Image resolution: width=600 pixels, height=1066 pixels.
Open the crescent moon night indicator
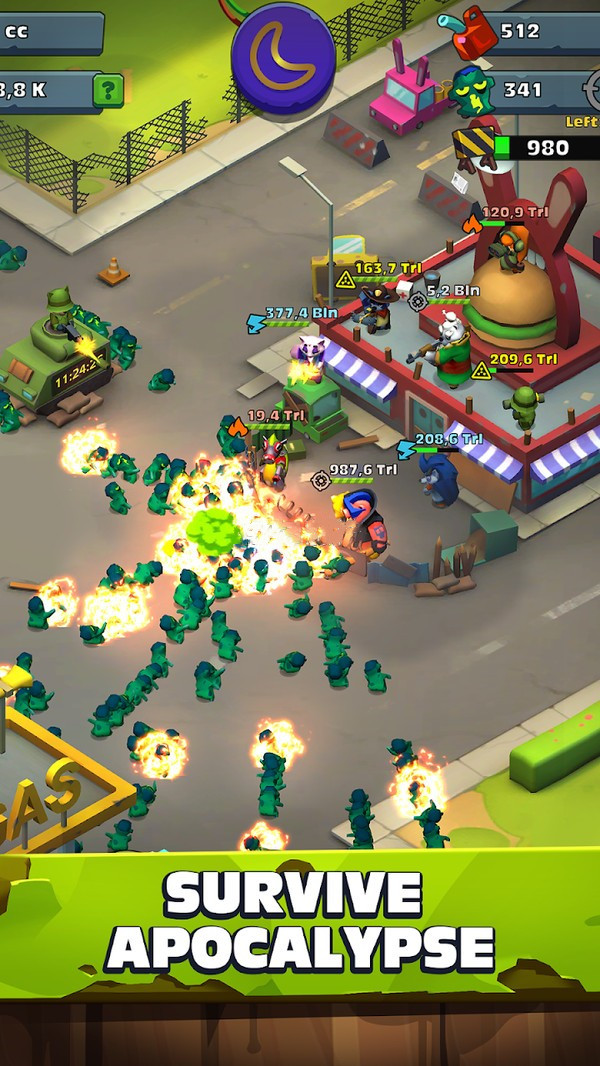click(x=283, y=55)
